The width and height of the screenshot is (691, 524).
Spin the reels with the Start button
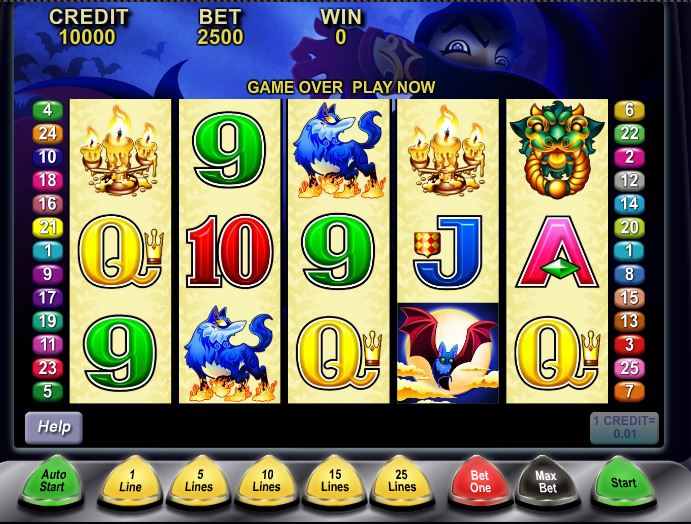coord(623,481)
